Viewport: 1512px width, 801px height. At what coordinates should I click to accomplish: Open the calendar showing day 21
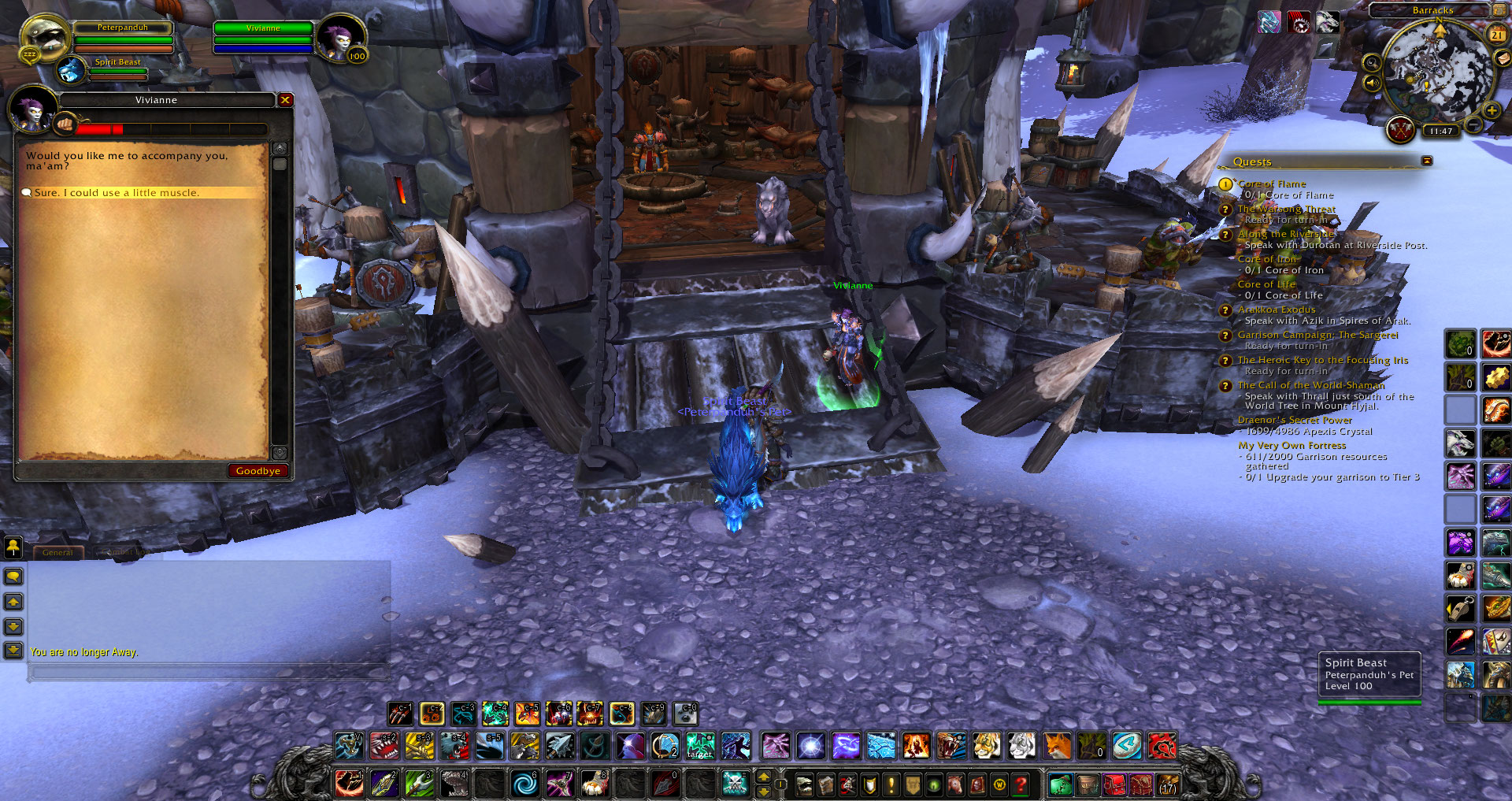click(1496, 35)
